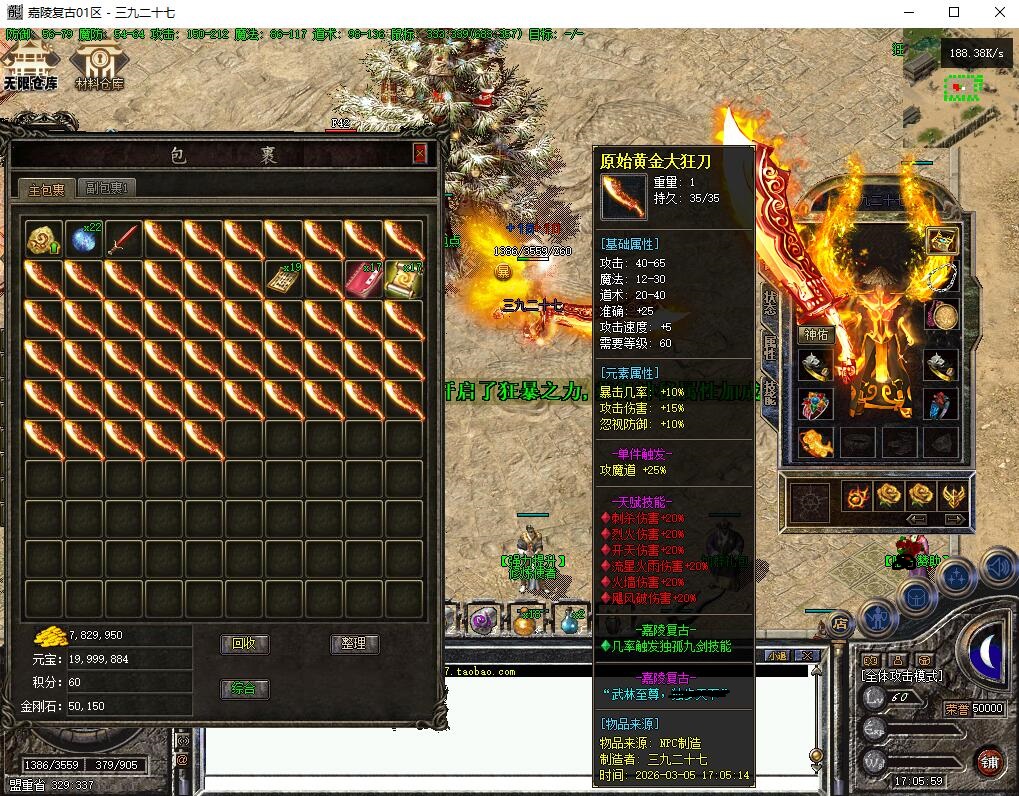
Task: Click the 小退 logout button
Action: click(777, 656)
